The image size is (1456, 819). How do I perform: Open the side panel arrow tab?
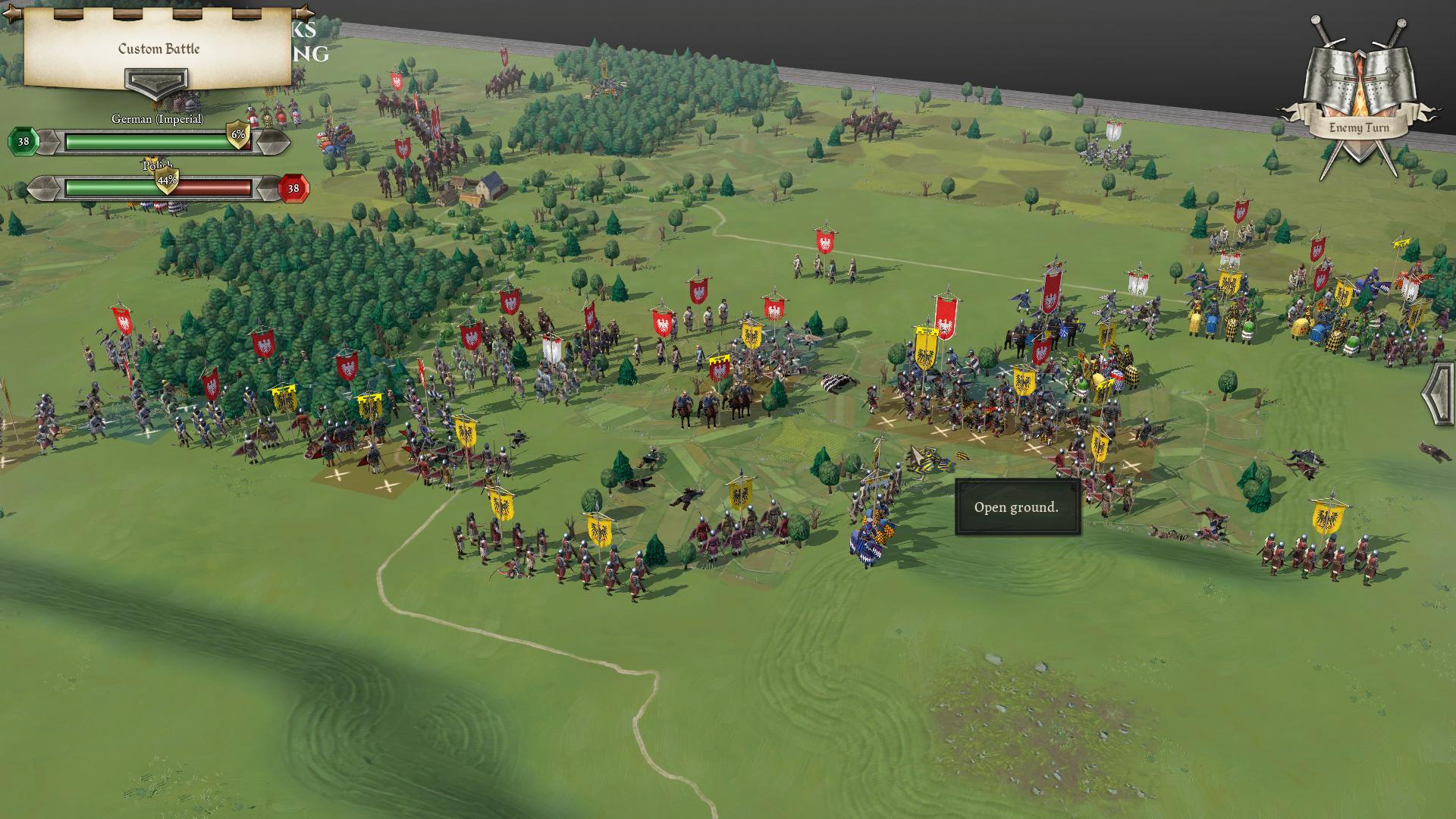pos(1439,395)
